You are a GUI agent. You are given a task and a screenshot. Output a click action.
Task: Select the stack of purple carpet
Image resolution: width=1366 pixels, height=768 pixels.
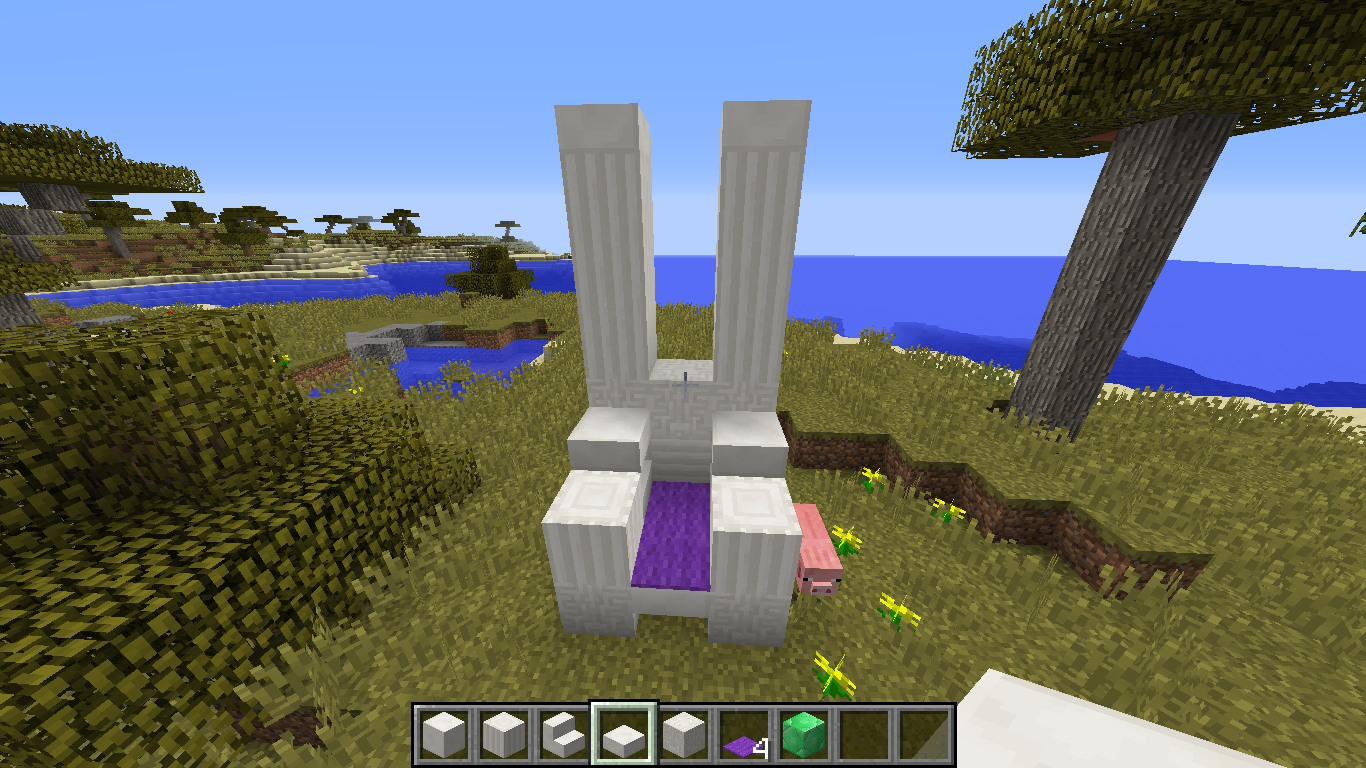tap(742, 737)
